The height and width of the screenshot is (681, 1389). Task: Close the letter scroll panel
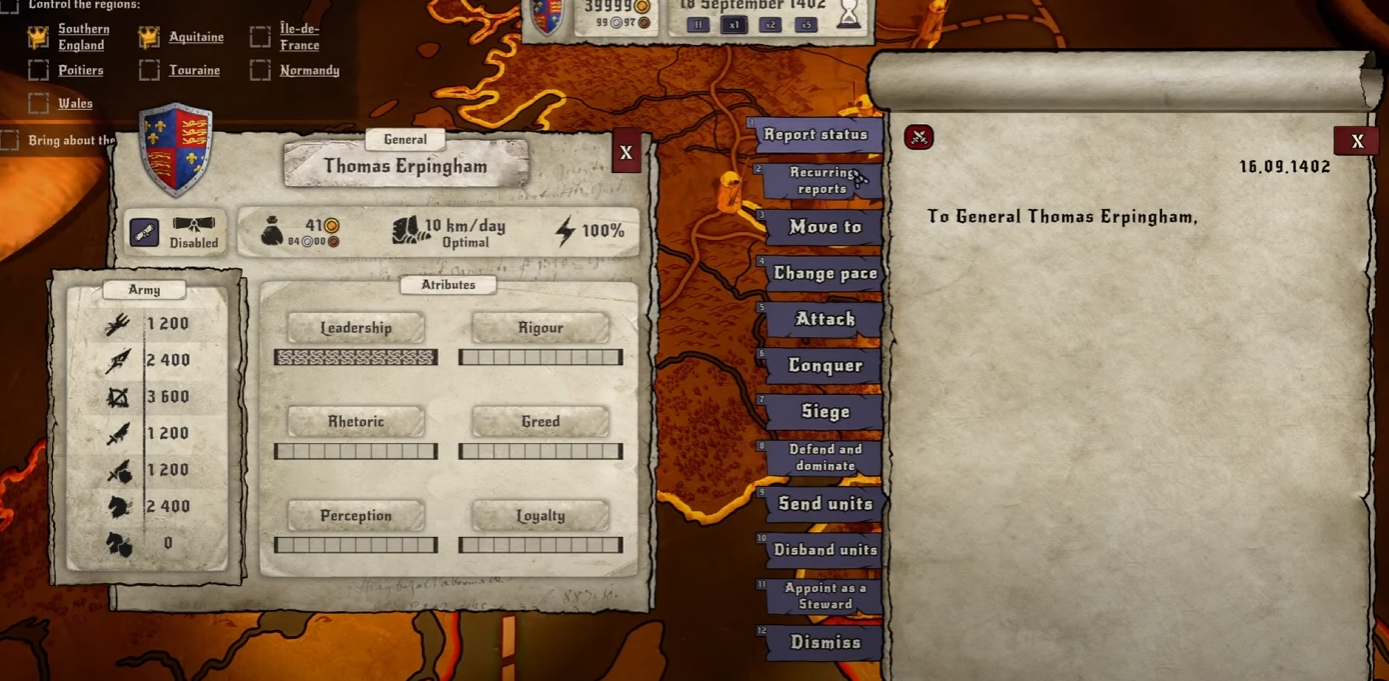tap(1356, 141)
